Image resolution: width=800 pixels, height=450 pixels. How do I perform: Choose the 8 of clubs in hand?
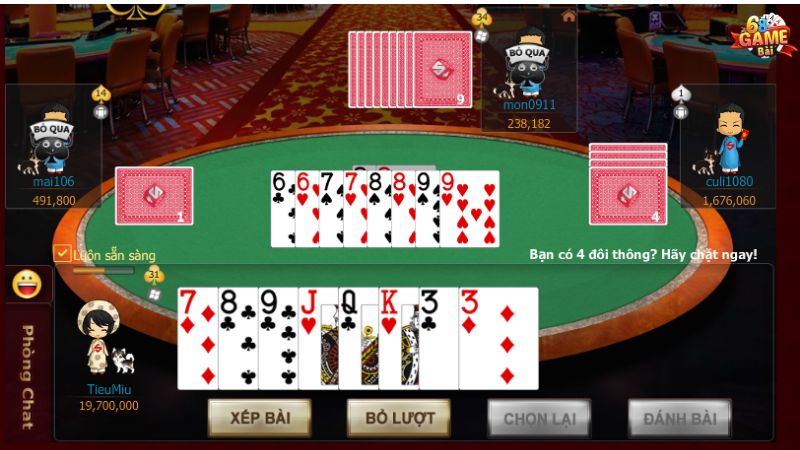[x=237, y=338]
